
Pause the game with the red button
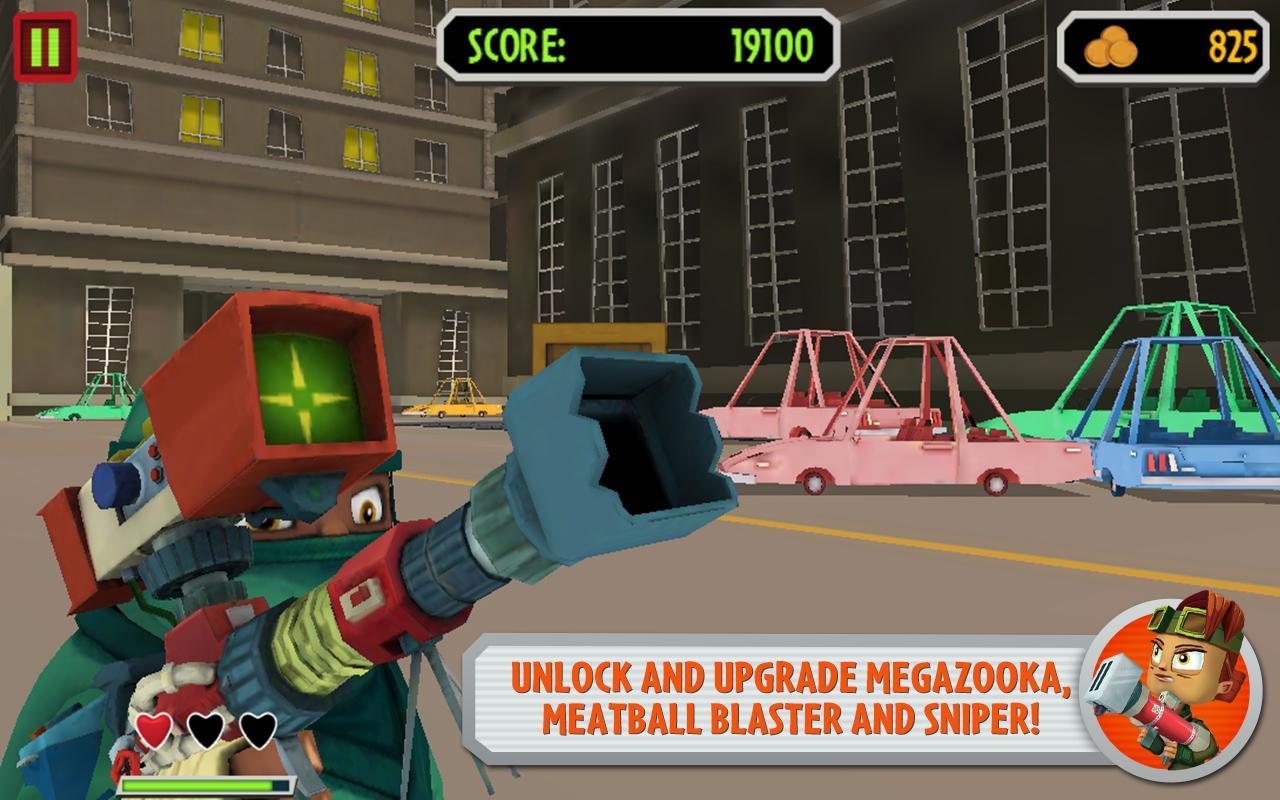tap(46, 46)
